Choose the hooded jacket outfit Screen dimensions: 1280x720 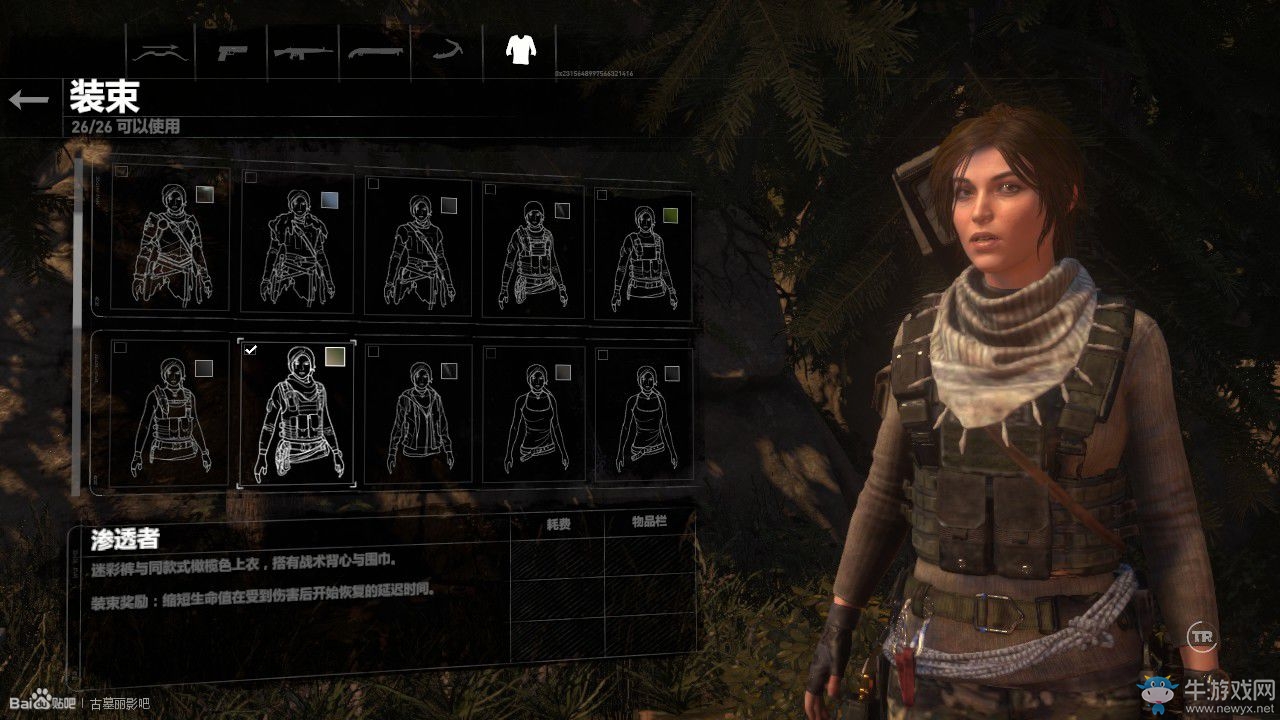pos(418,413)
